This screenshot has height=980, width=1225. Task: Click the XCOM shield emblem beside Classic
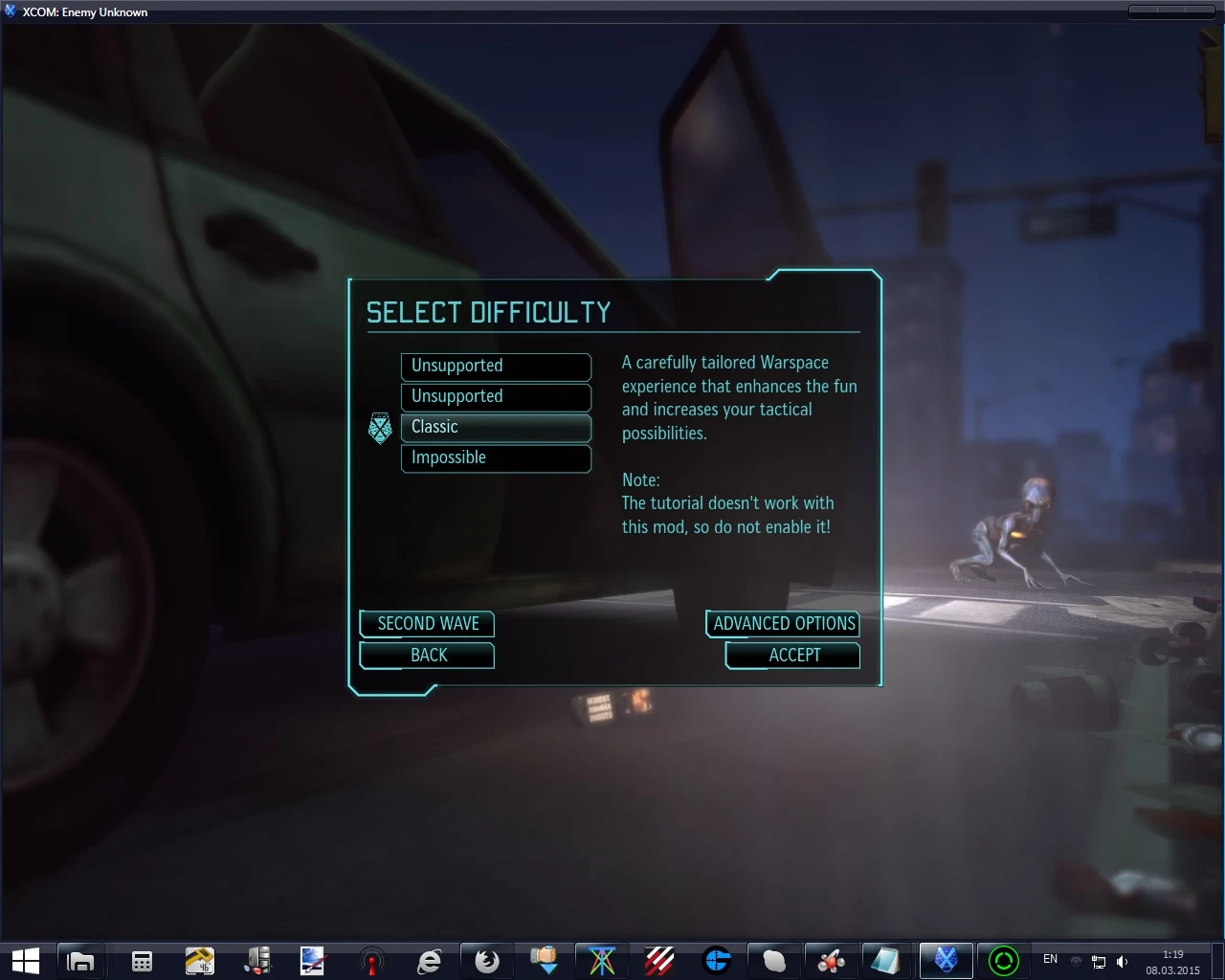pos(380,428)
